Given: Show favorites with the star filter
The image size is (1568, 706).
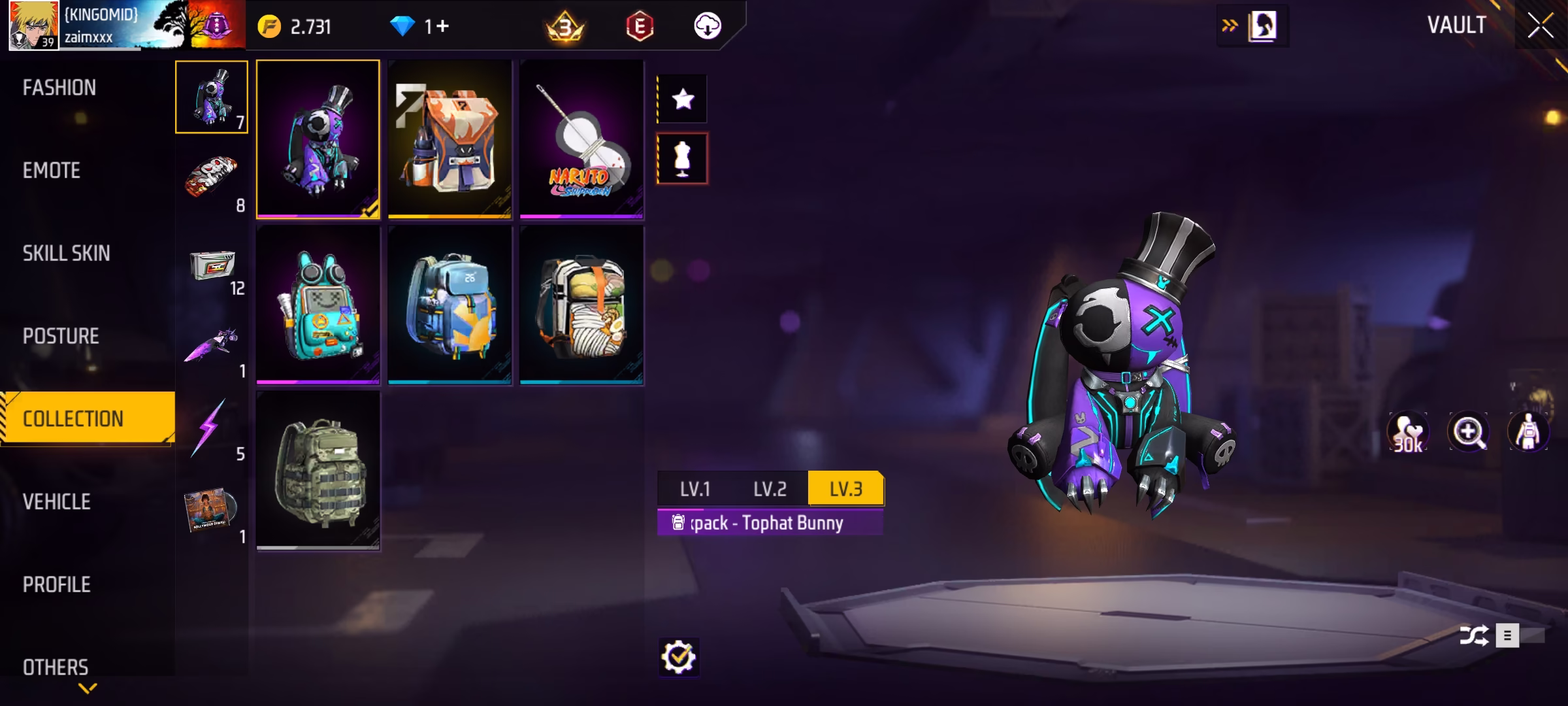Looking at the screenshot, I should pos(683,99).
